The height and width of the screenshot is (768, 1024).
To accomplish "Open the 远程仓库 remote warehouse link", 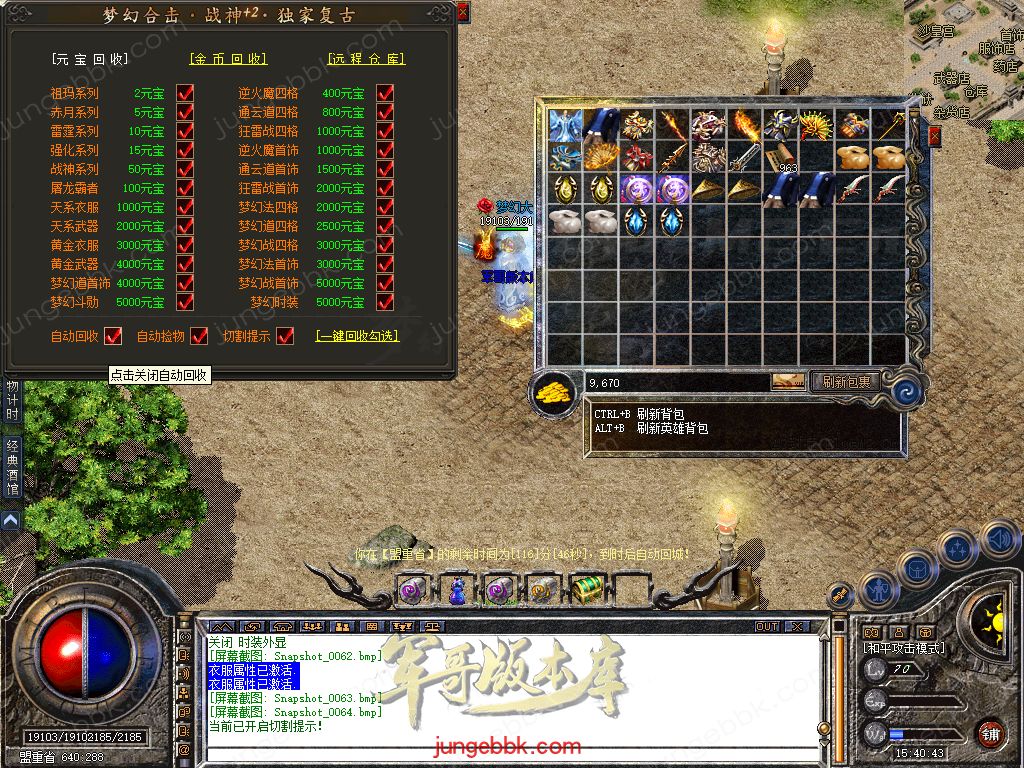I will (x=365, y=59).
